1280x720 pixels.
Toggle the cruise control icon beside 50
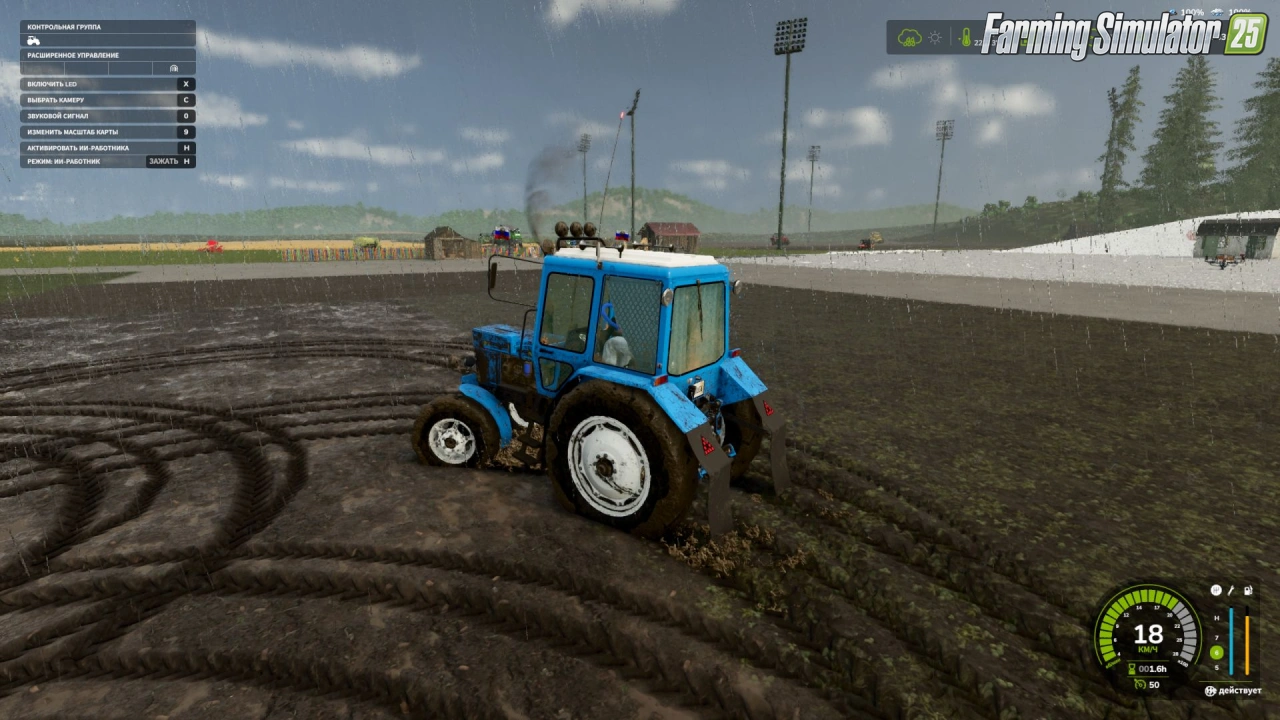coord(1139,684)
